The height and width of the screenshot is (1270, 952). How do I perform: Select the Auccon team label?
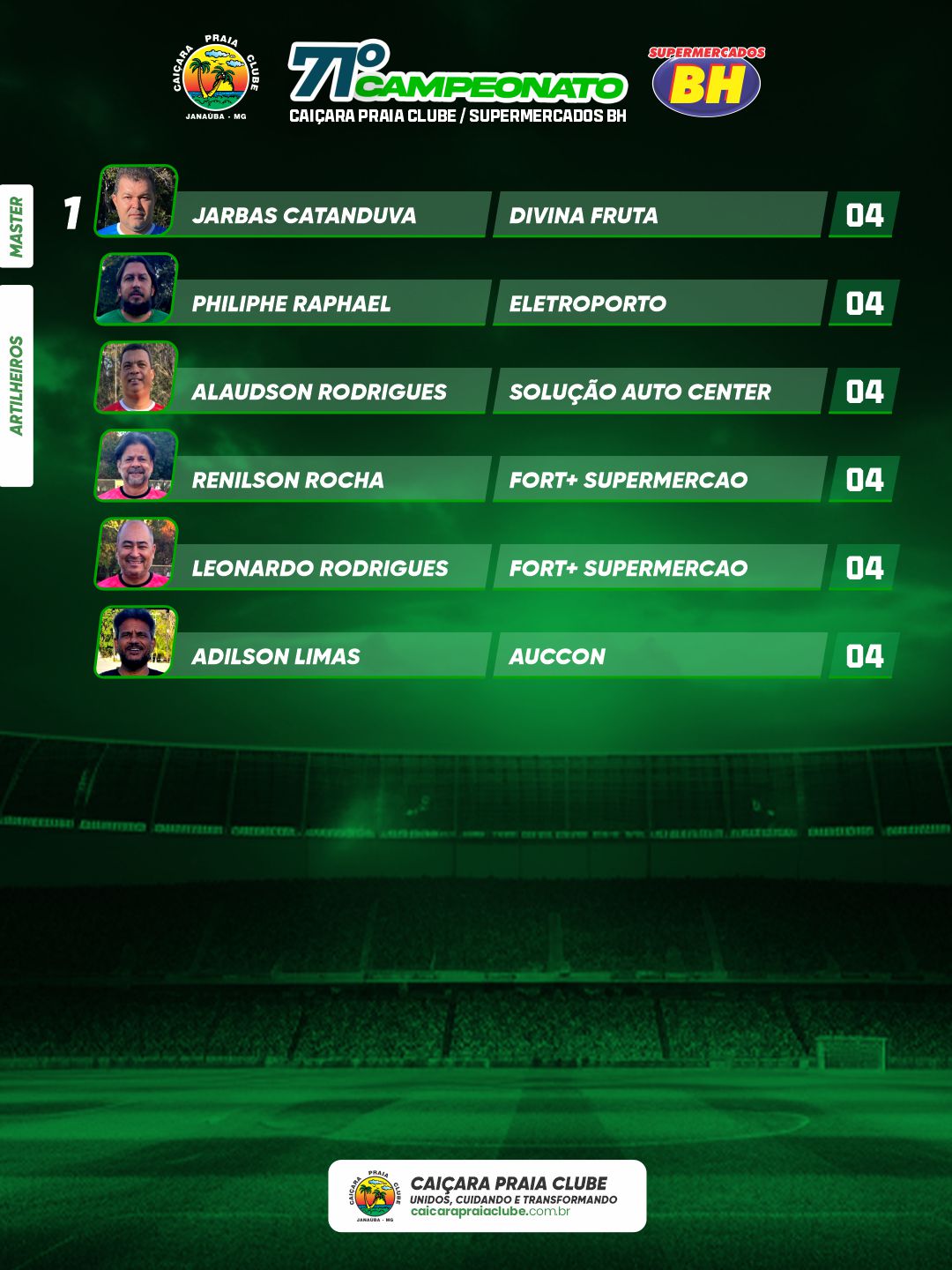[557, 656]
